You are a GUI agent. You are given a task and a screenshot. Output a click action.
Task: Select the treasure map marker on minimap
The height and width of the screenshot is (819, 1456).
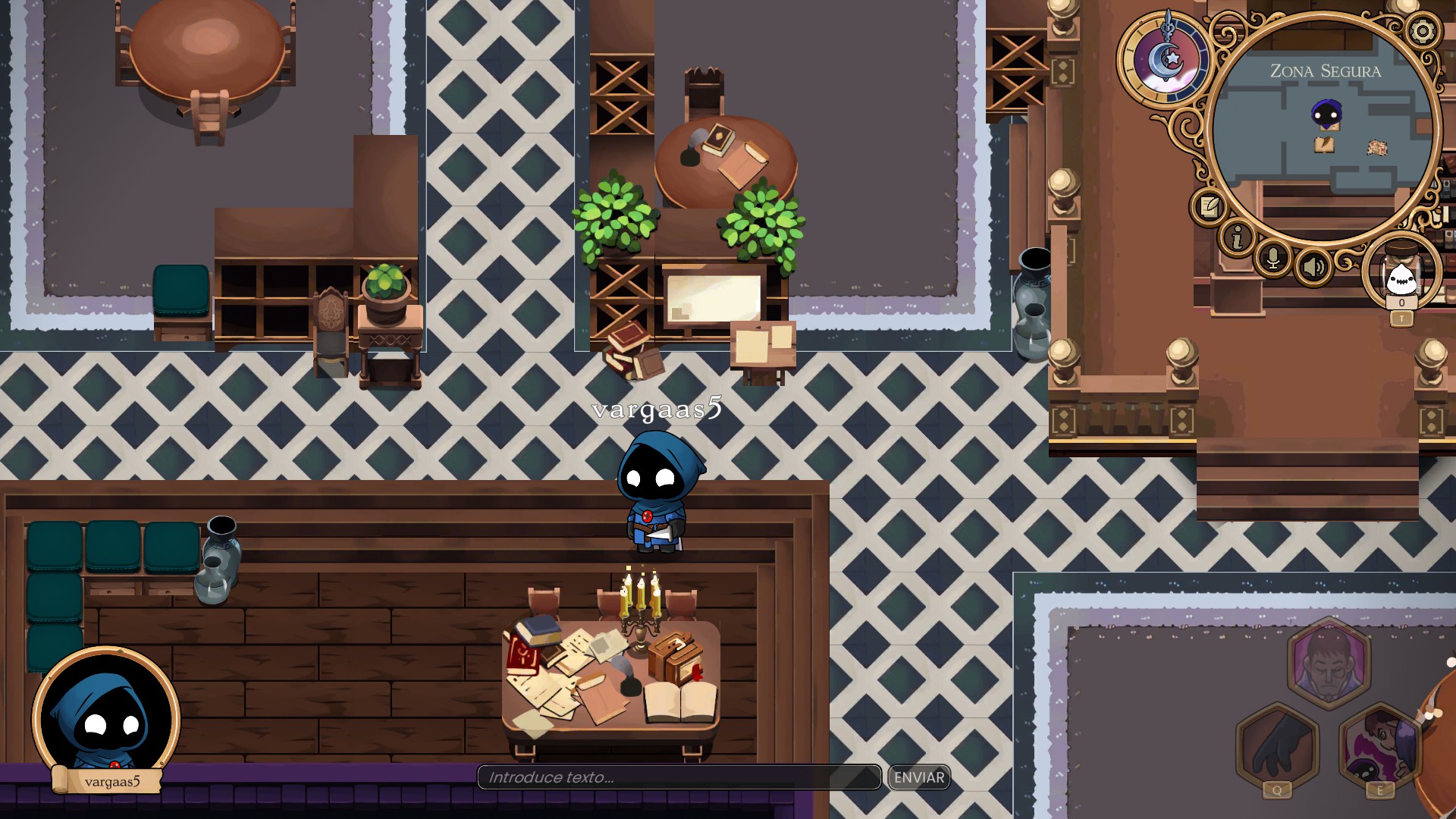1377,148
